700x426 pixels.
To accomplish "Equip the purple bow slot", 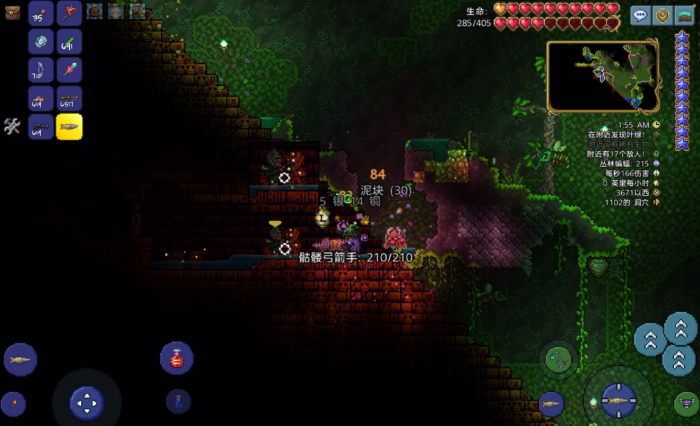I will (41, 70).
